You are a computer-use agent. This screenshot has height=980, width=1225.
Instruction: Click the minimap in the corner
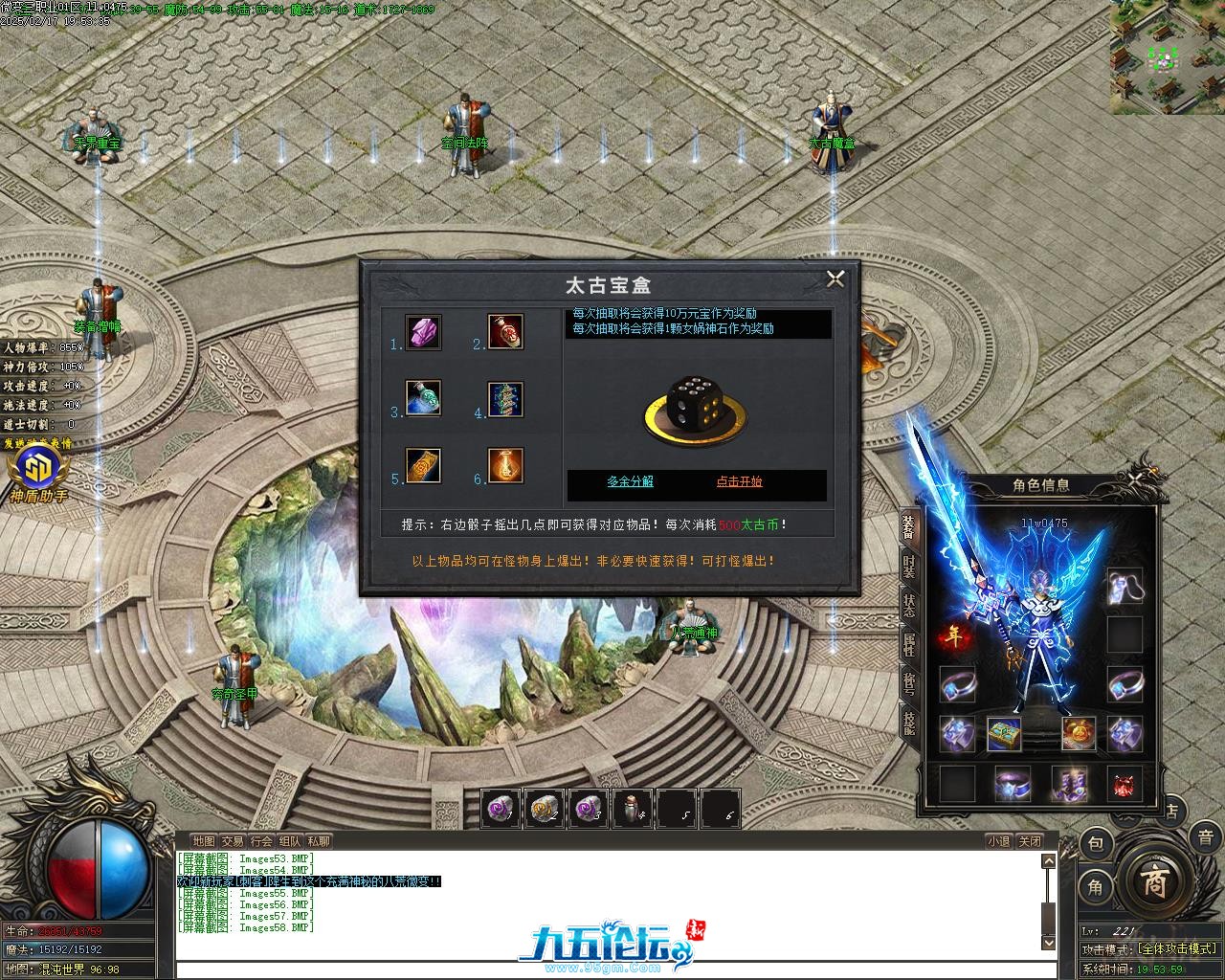1167,56
